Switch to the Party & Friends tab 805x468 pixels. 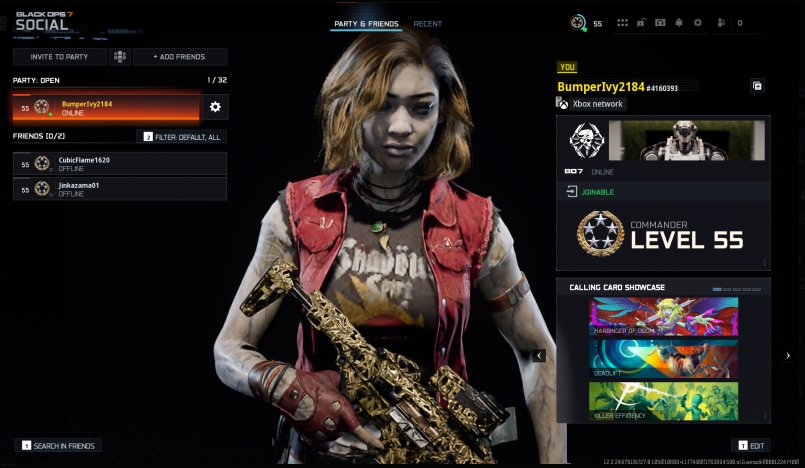pyautogui.click(x=367, y=24)
